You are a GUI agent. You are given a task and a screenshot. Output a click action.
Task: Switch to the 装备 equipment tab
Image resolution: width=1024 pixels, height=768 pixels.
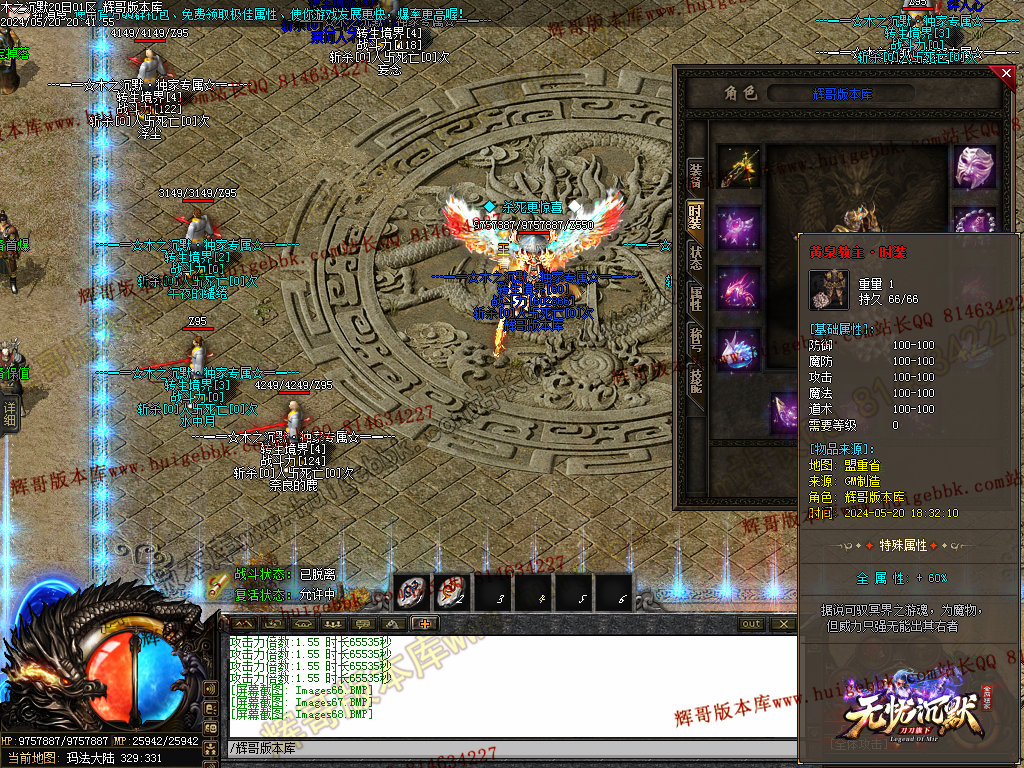[695, 173]
